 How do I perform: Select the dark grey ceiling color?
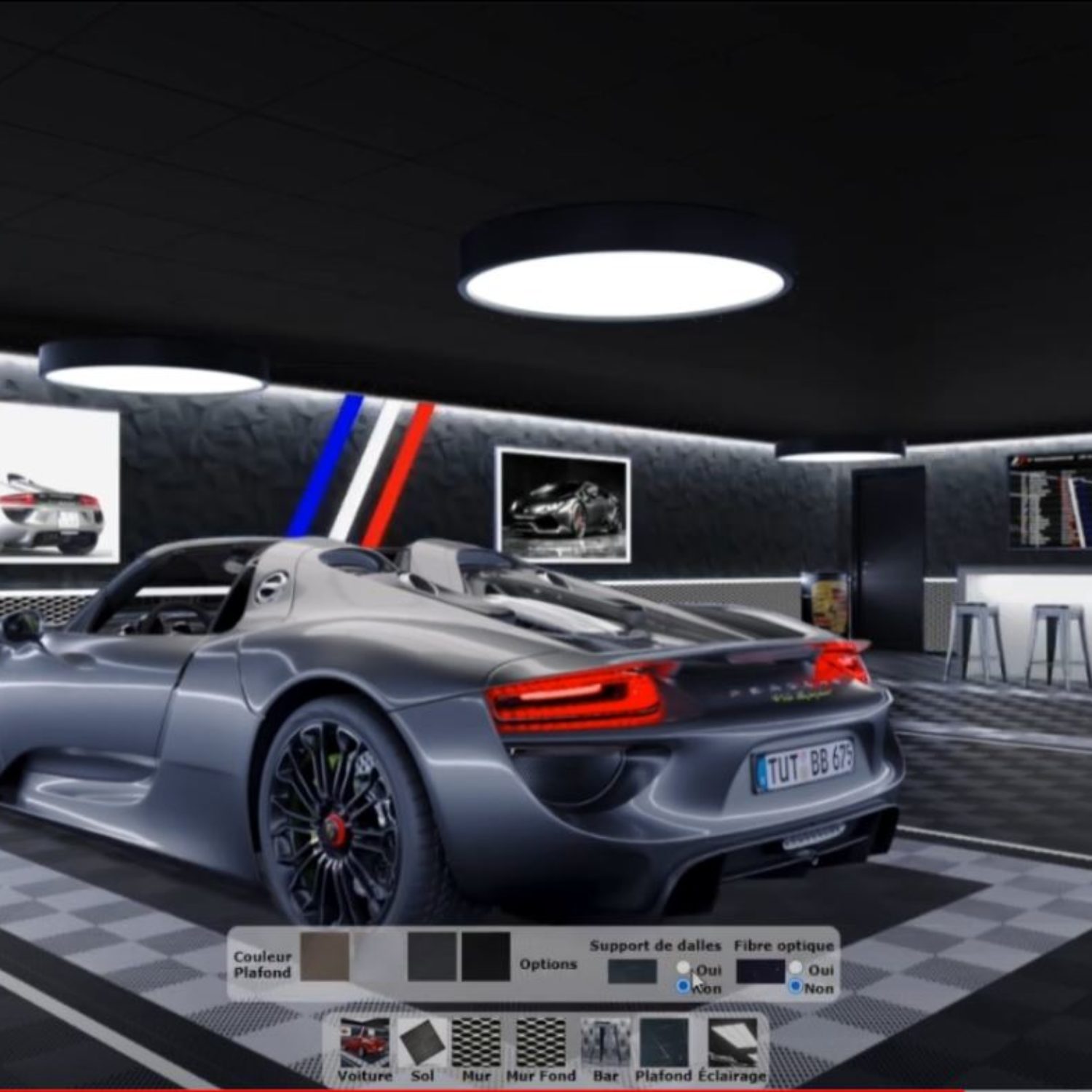(432, 957)
